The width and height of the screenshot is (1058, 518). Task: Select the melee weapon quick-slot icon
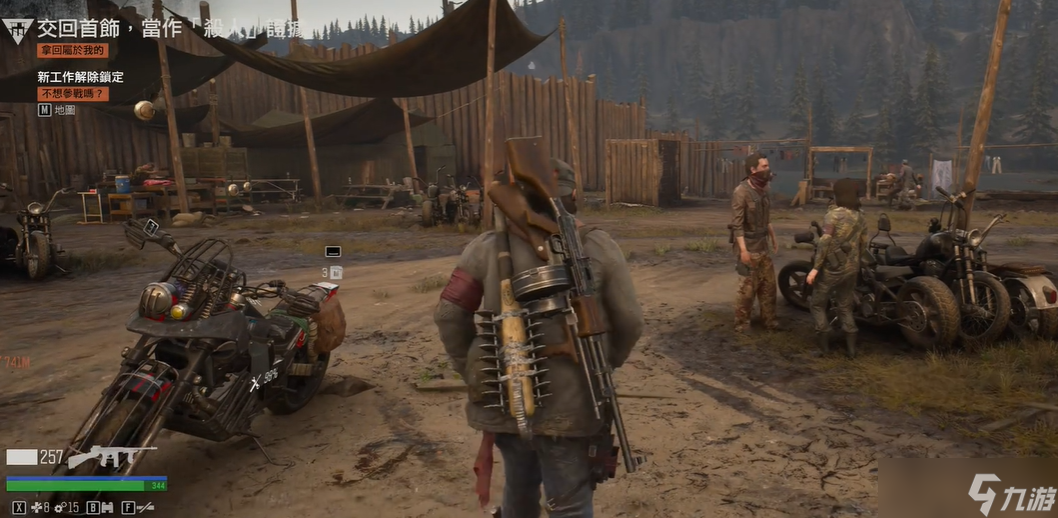point(145,508)
